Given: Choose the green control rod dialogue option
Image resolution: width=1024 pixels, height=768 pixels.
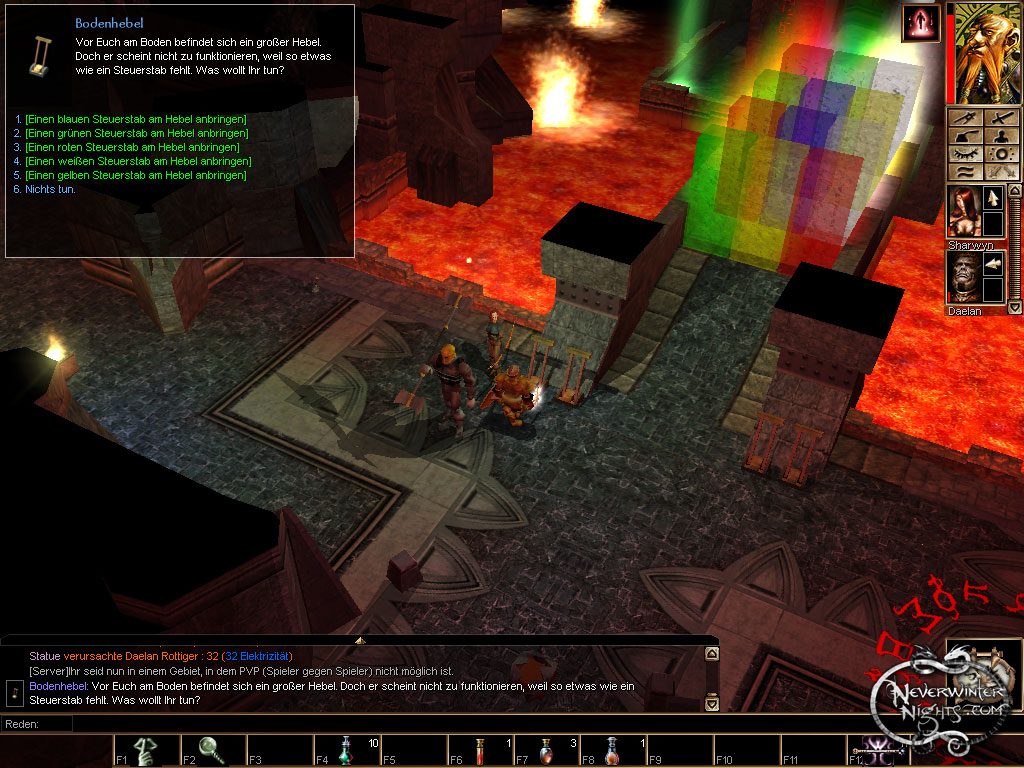Looking at the screenshot, I should (136, 133).
